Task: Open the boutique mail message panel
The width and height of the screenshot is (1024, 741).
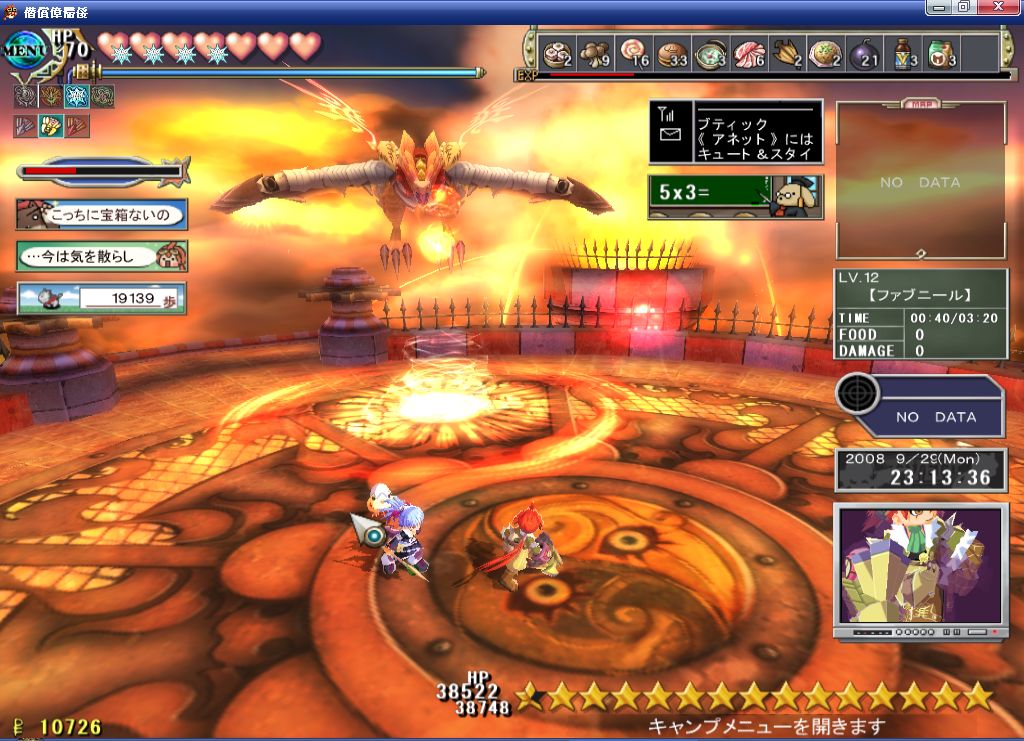Action: (x=736, y=131)
